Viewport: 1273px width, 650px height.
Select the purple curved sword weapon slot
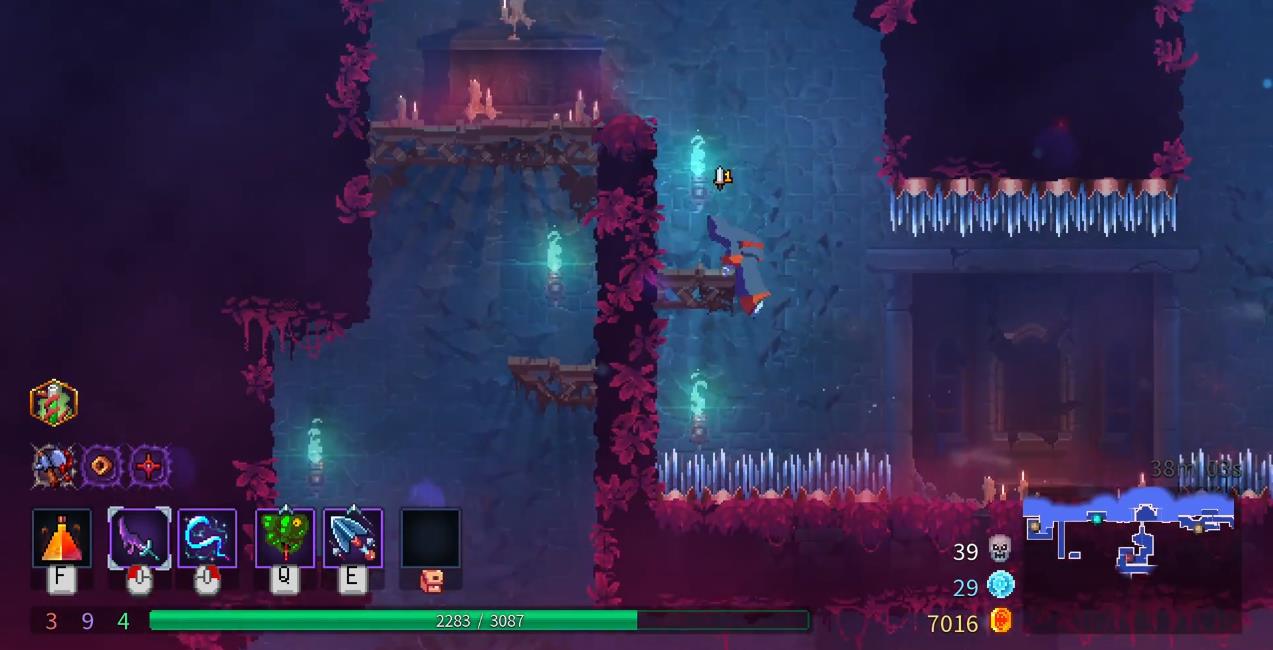(139, 538)
